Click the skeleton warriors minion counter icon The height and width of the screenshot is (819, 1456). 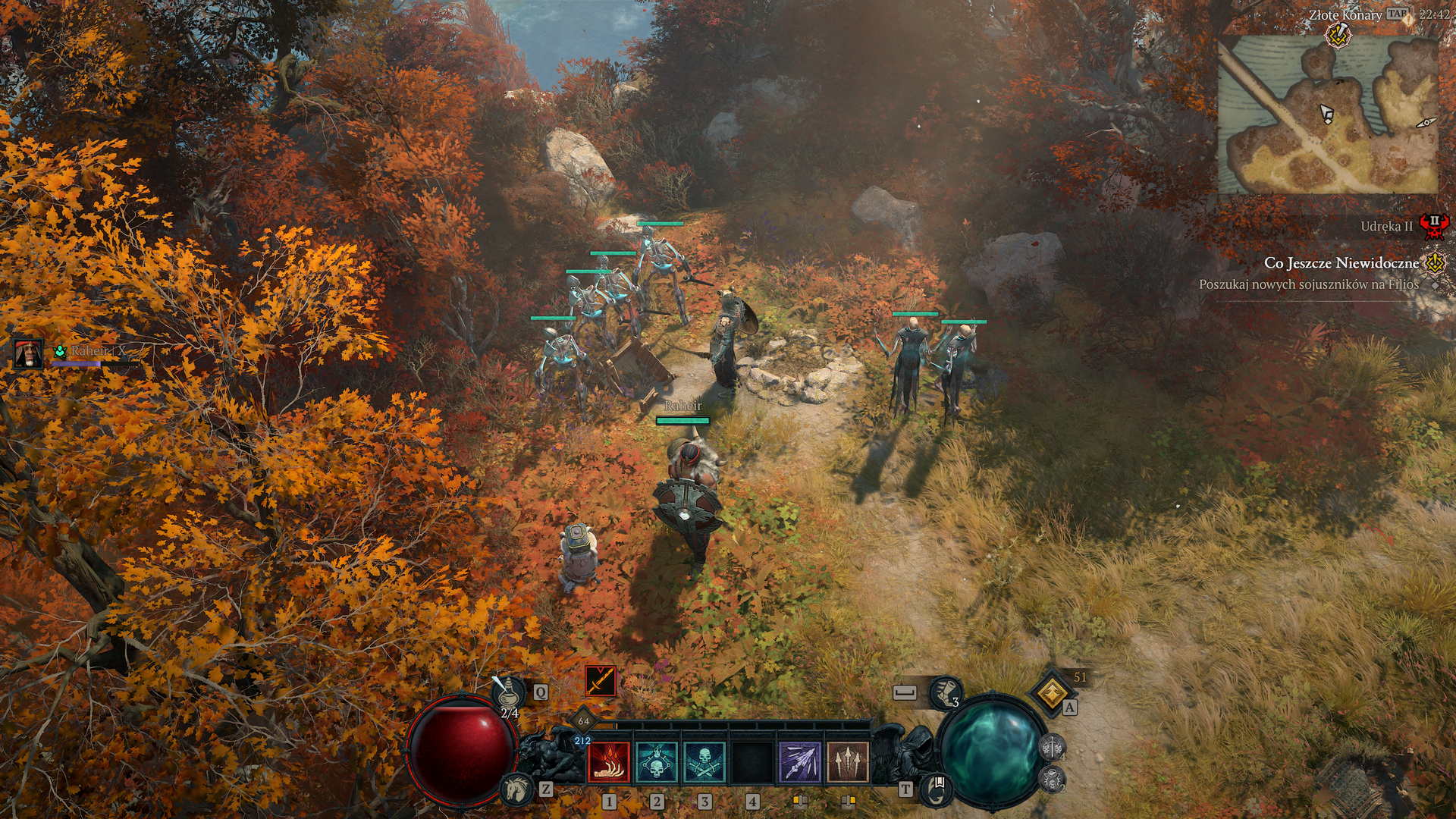(x=1052, y=748)
